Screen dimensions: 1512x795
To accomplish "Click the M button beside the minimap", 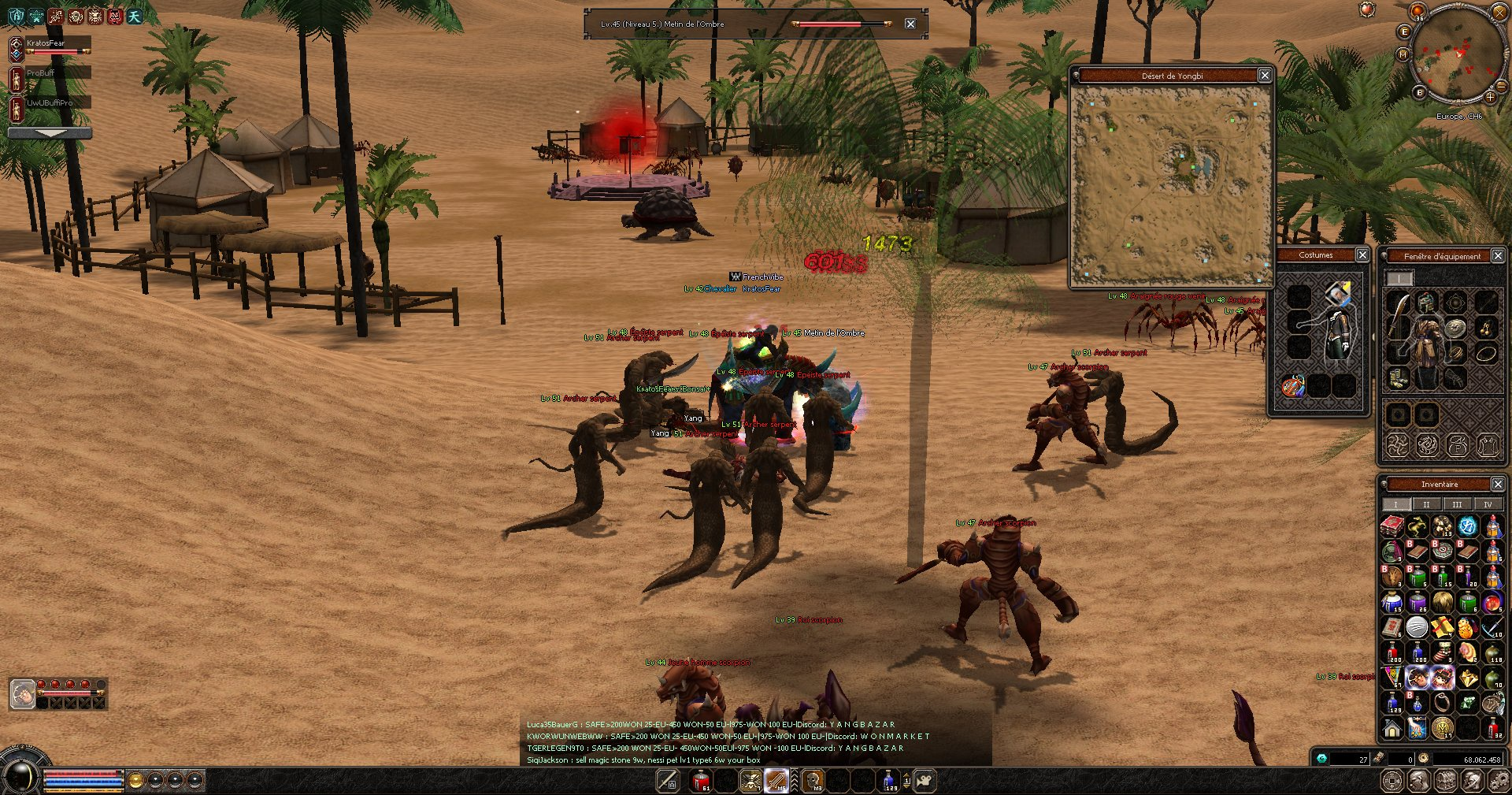I will 1403,54.
